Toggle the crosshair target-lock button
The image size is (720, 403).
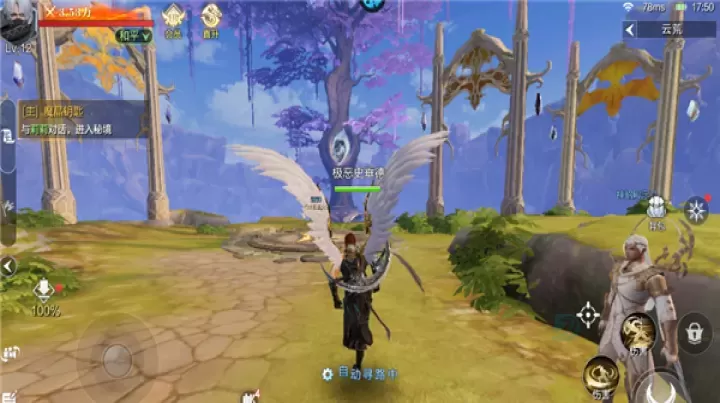588,318
